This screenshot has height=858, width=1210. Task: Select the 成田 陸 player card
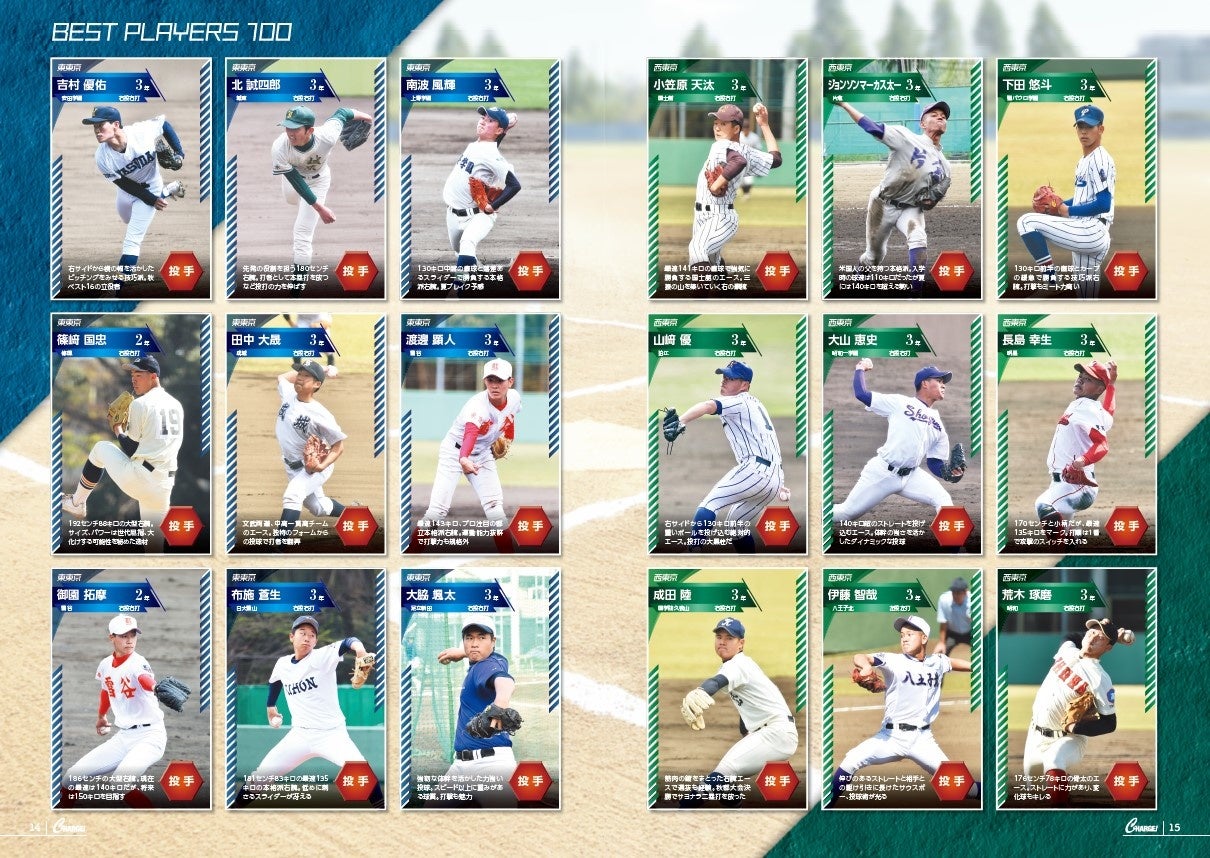coord(727,689)
